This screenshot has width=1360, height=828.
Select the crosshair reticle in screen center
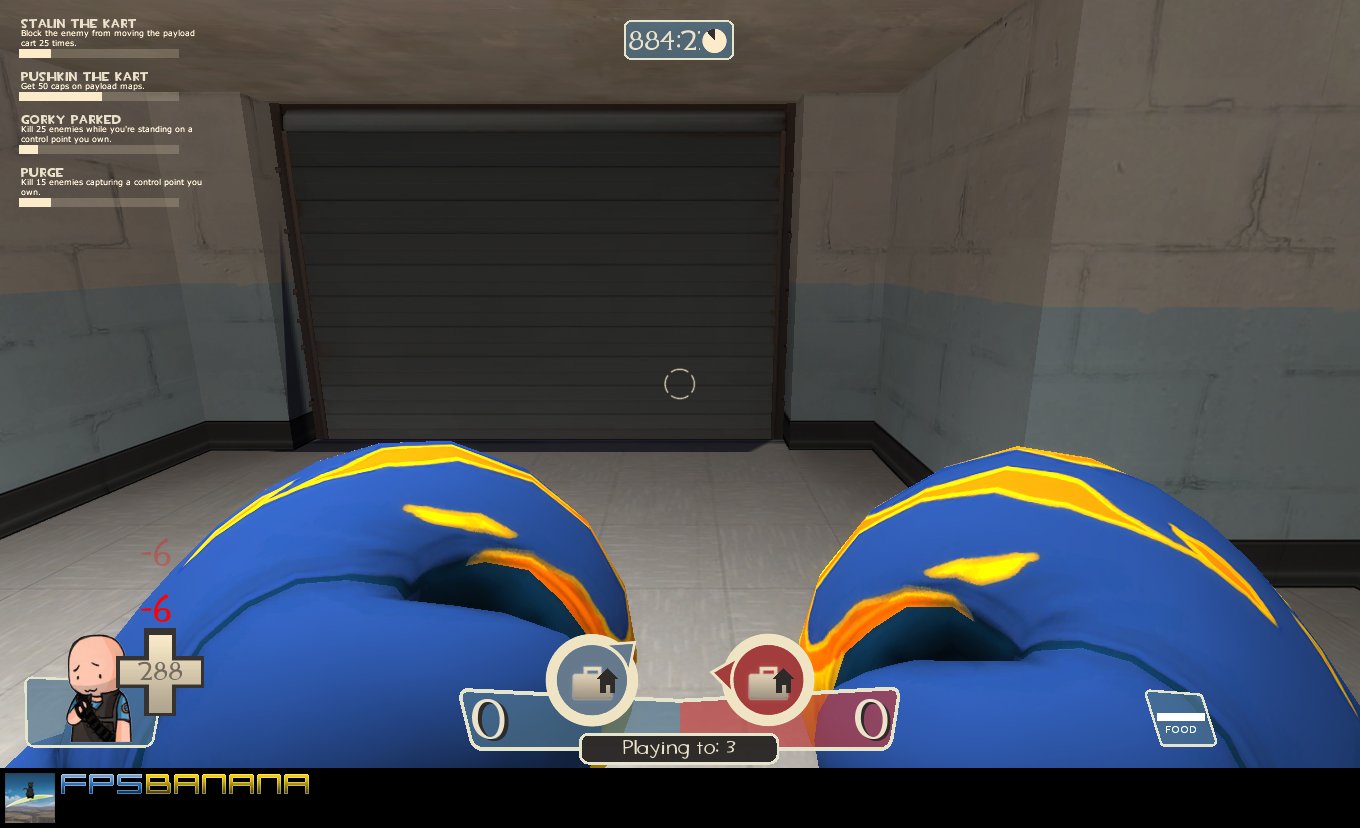[x=680, y=383]
